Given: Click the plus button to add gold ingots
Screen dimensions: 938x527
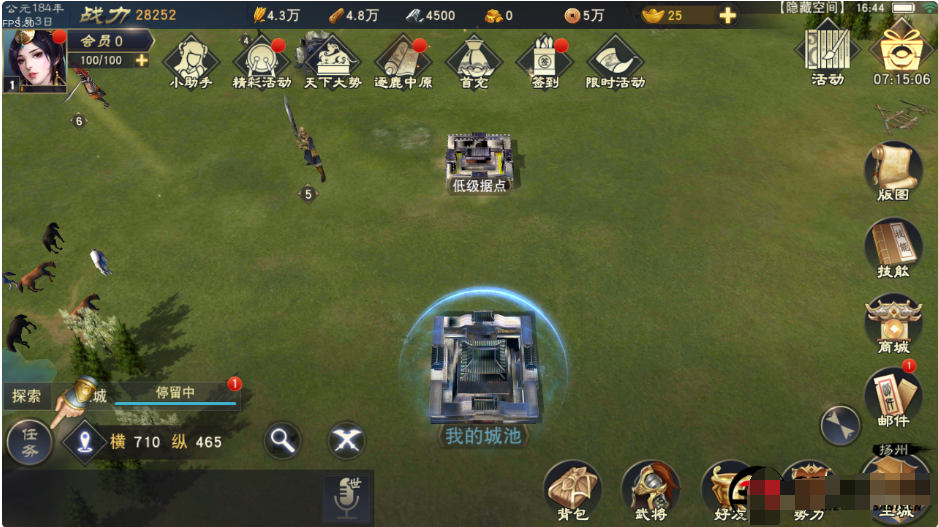Looking at the screenshot, I should click(x=727, y=15).
